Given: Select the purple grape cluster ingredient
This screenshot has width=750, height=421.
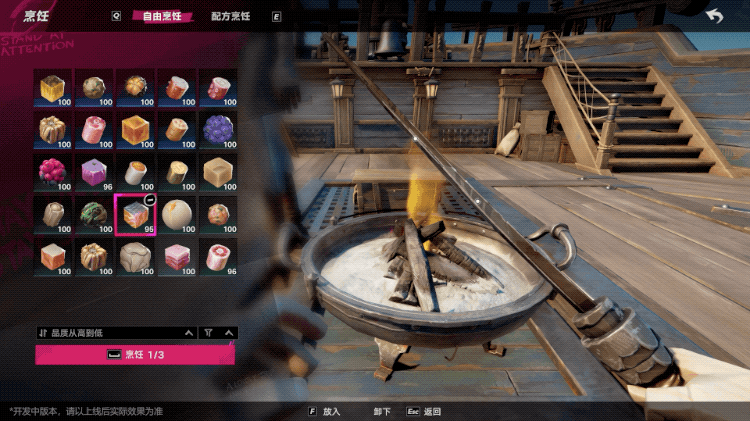Looking at the screenshot, I should tap(218, 130).
